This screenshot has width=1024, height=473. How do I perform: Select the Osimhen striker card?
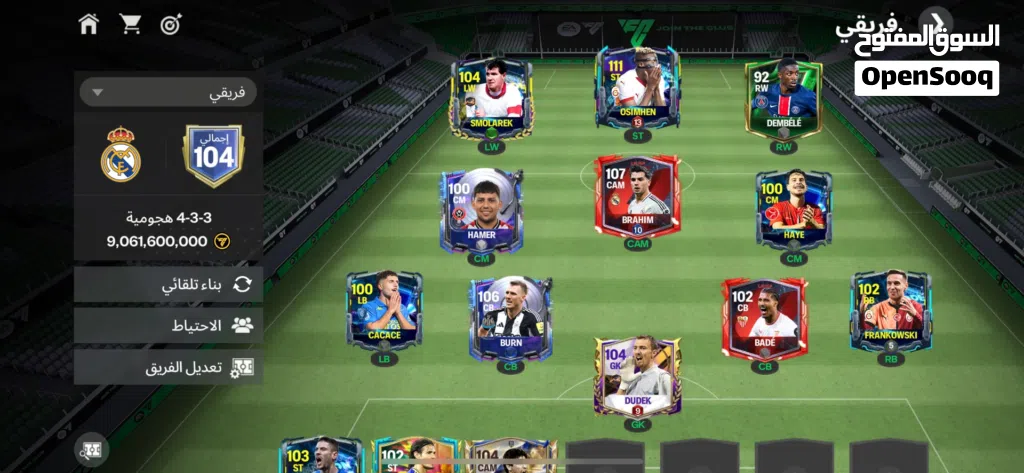(637, 93)
